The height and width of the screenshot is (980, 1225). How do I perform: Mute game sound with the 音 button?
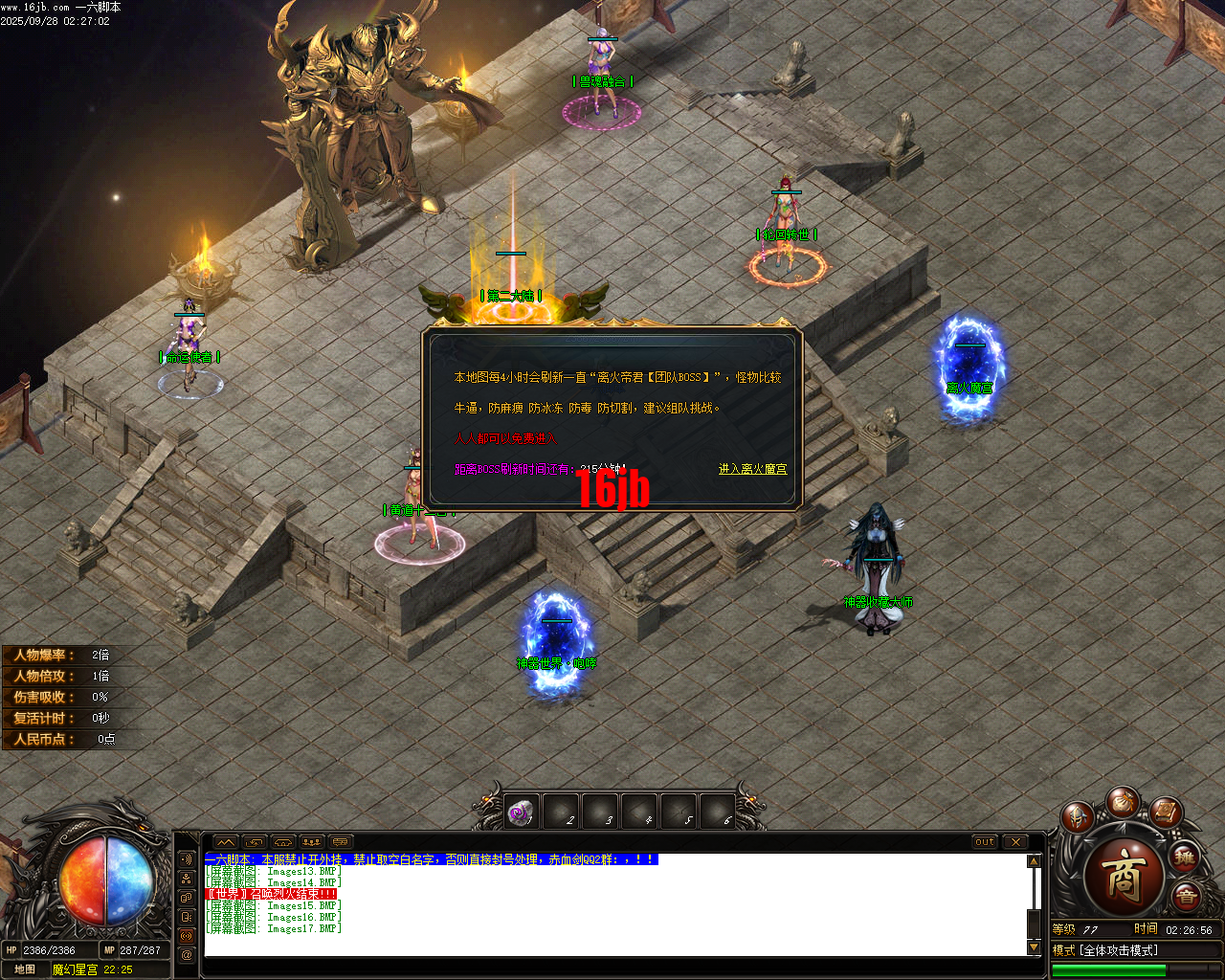pyautogui.click(x=1185, y=894)
